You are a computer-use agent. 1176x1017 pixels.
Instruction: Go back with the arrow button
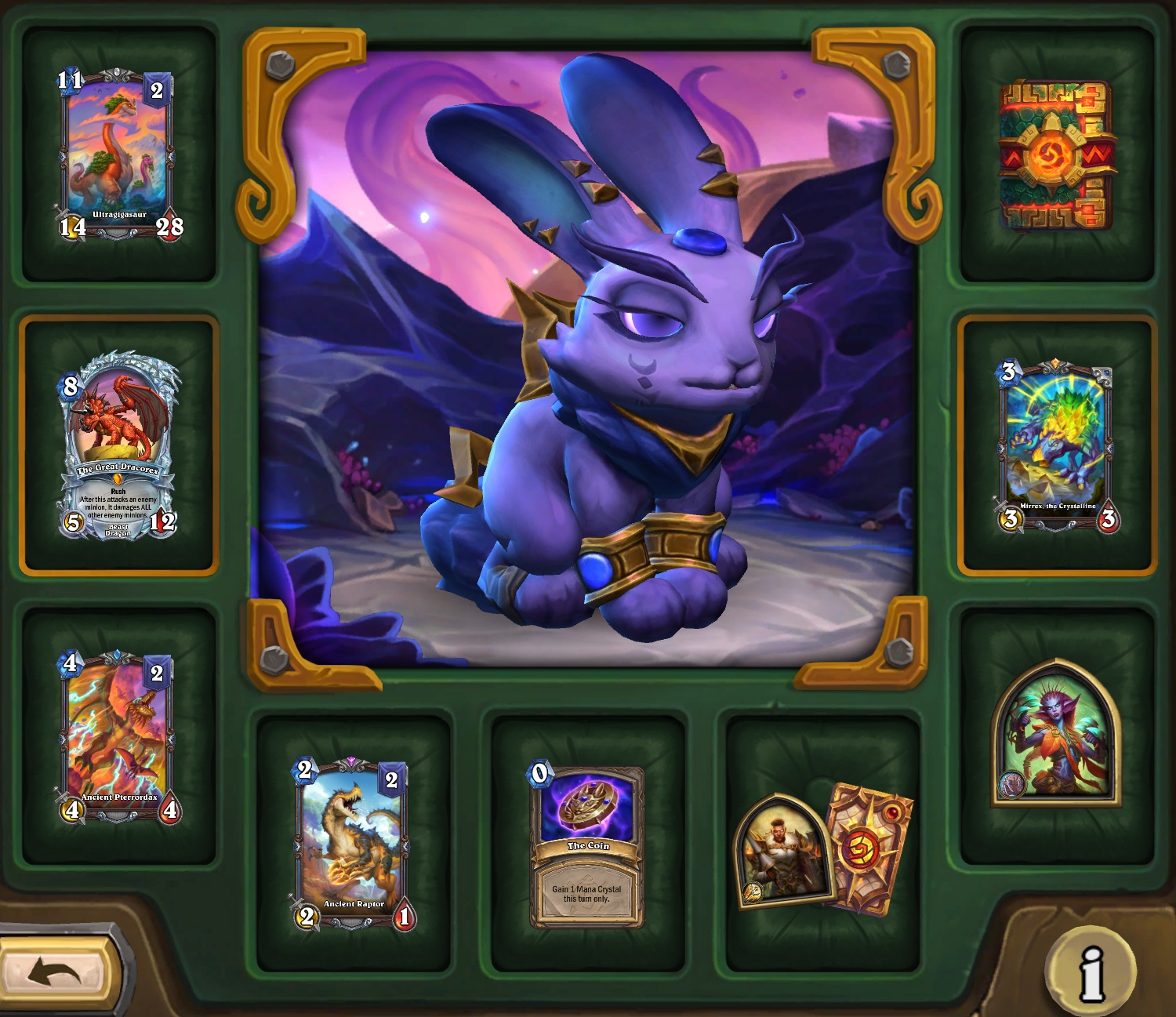click(x=56, y=972)
